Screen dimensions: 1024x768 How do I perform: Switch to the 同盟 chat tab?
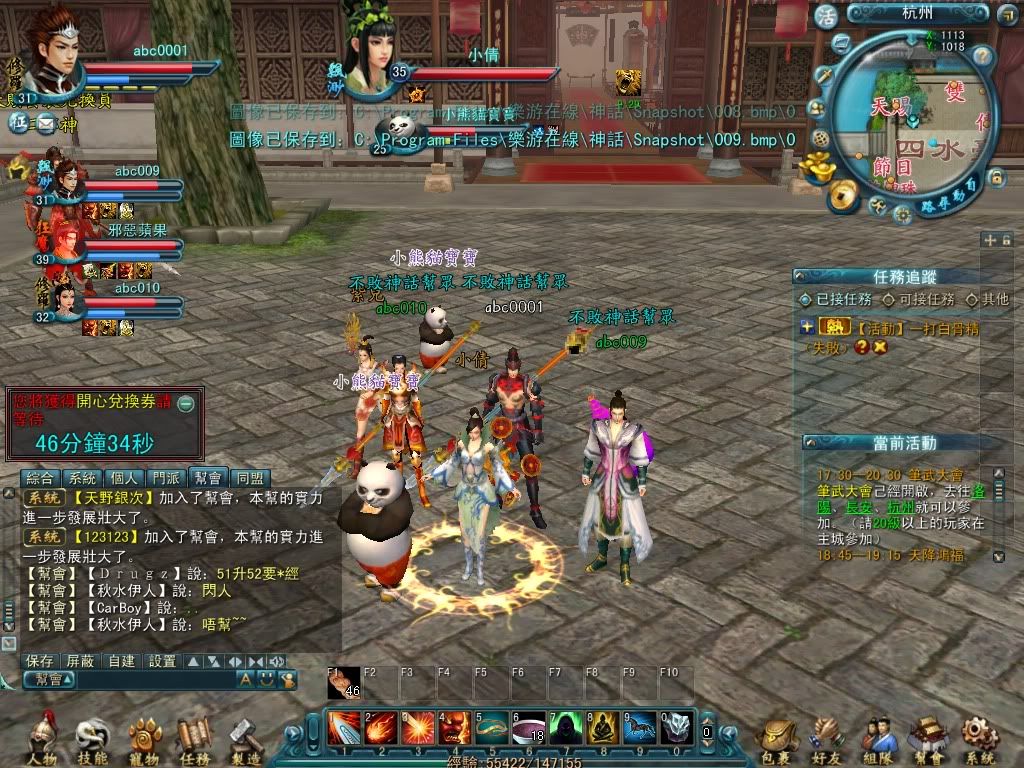[251, 478]
